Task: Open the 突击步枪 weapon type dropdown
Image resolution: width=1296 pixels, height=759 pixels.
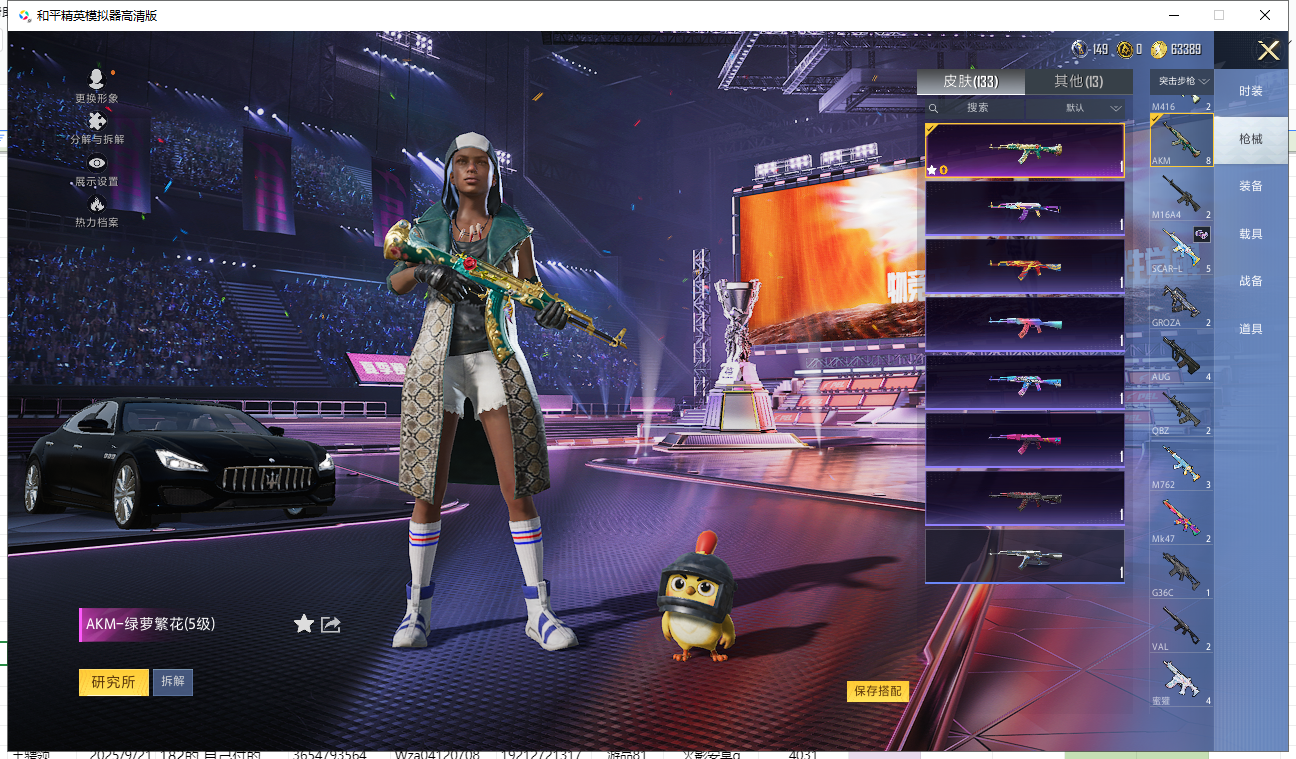Action: [1181, 81]
